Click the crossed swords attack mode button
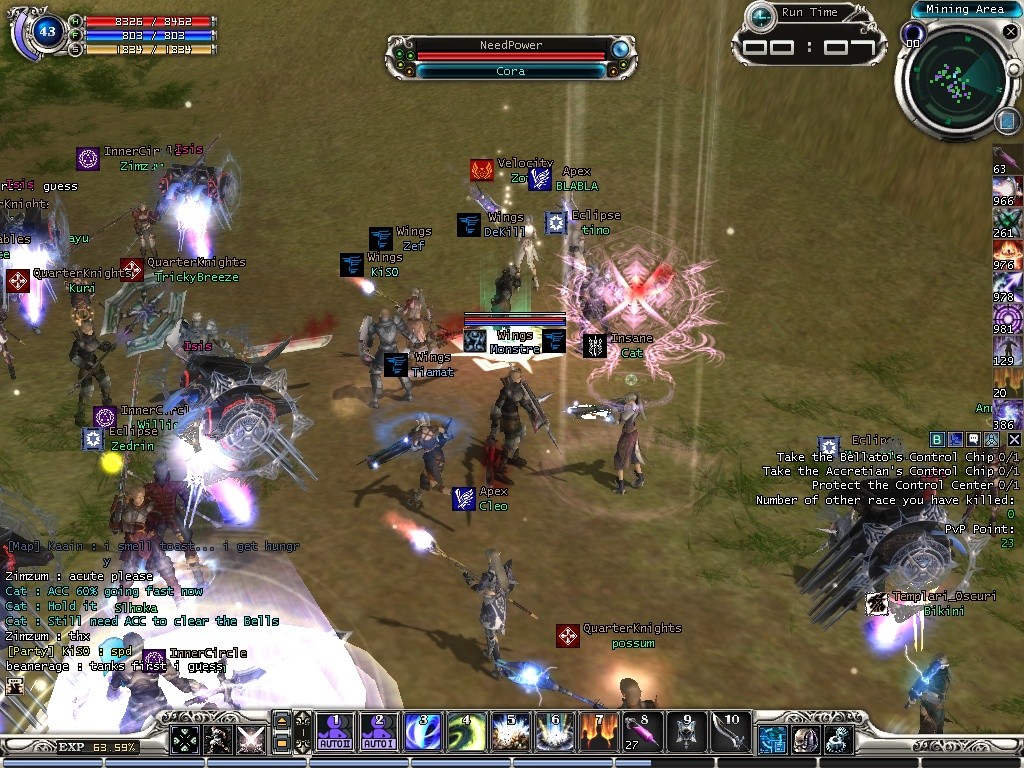The width and height of the screenshot is (1024, 768). (249, 739)
